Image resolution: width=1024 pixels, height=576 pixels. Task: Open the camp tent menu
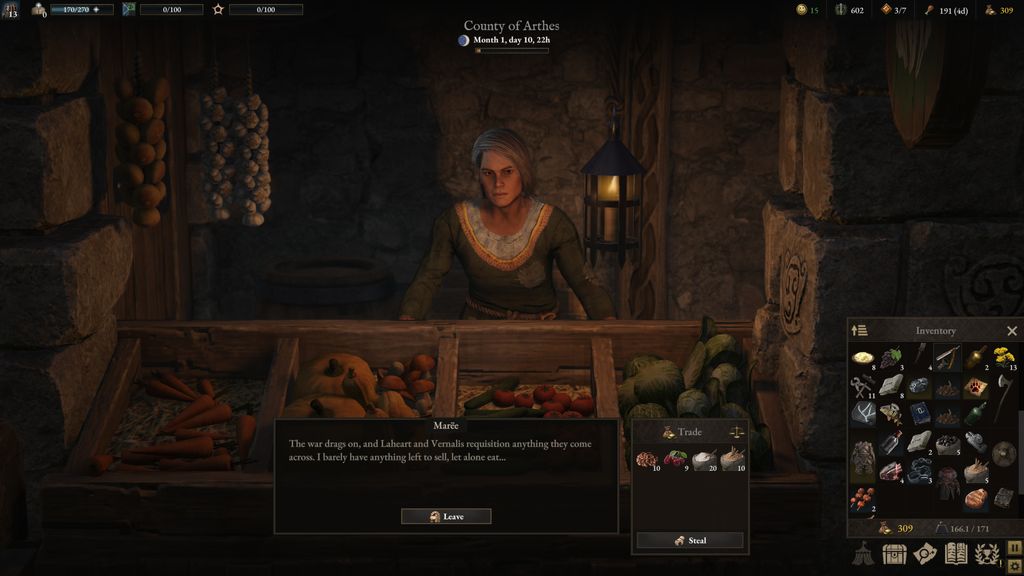tap(863, 553)
